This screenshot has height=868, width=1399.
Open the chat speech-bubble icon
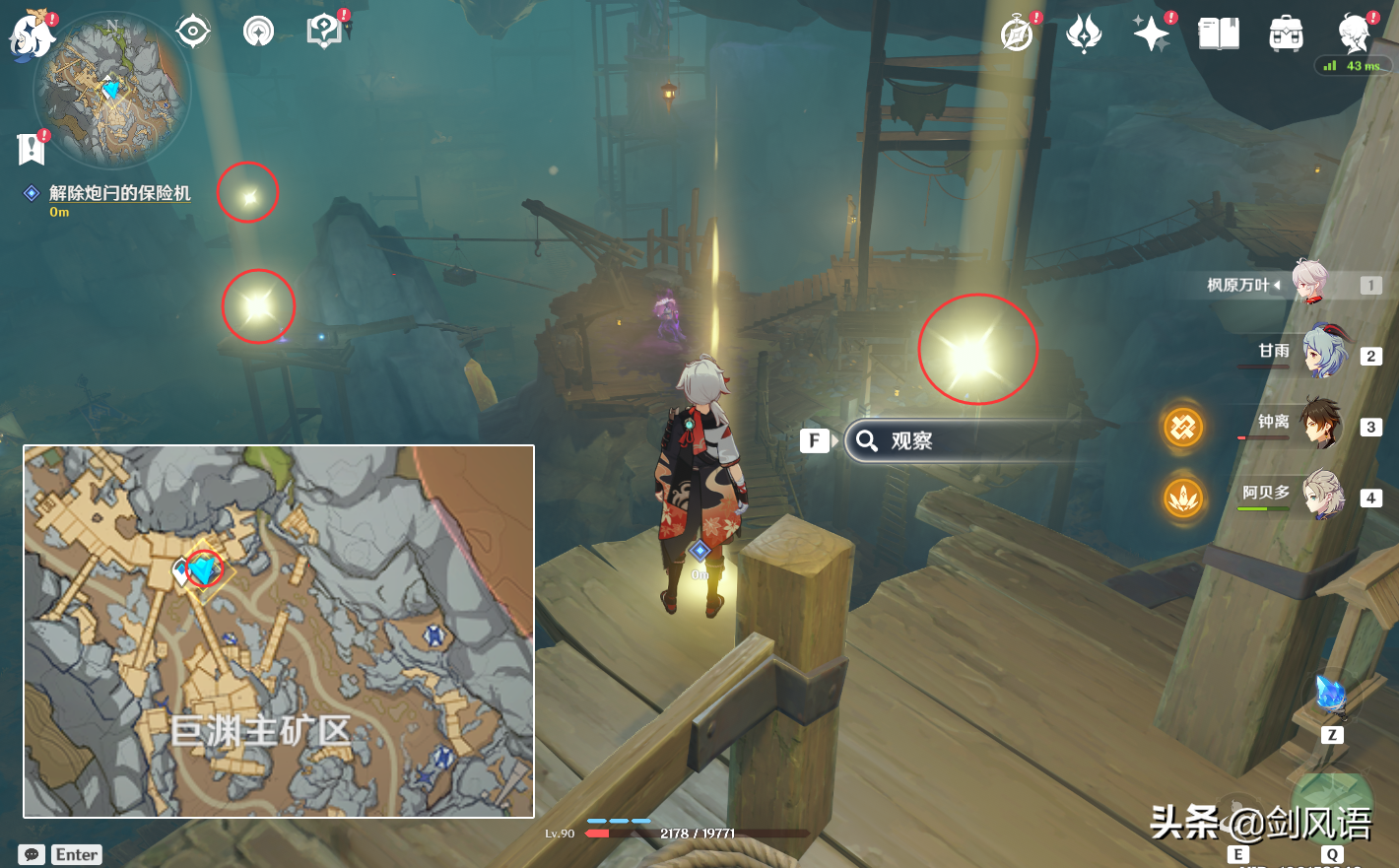32,854
